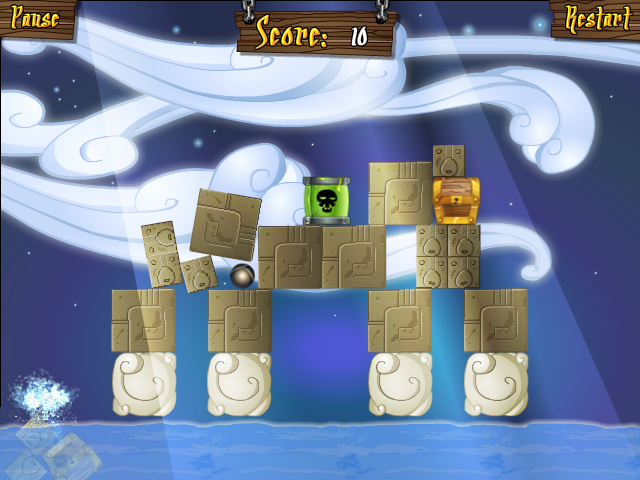Restart the current level

point(597,17)
